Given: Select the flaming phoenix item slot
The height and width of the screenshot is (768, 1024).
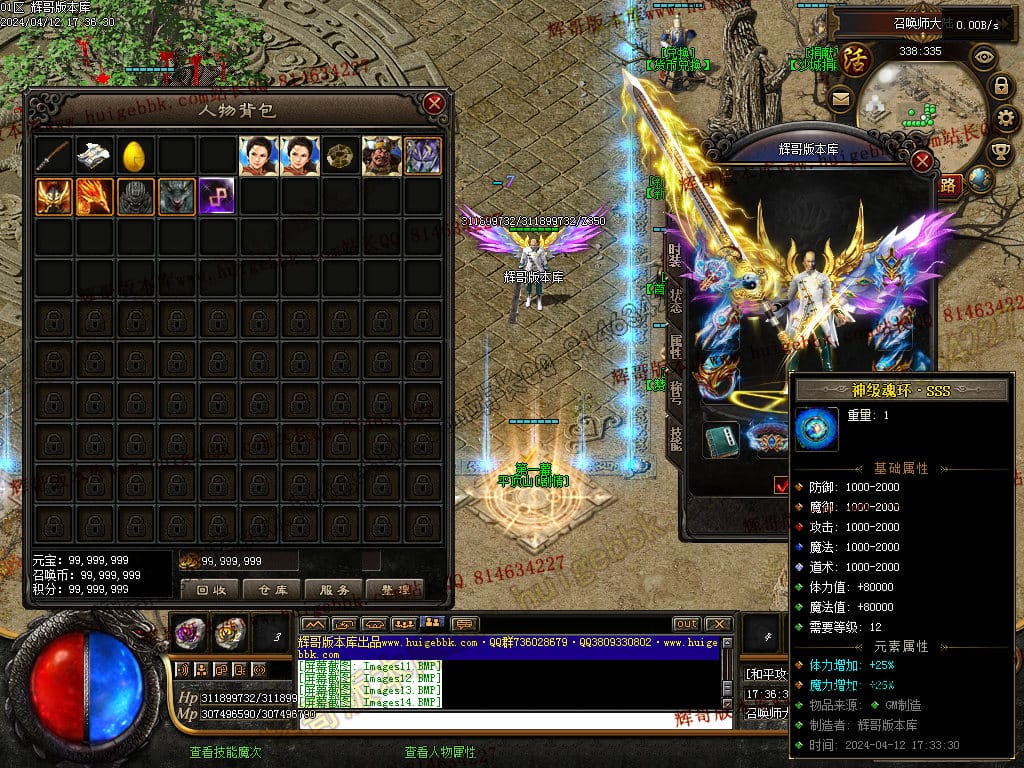Looking at the screenshot, I should [95, 196].
